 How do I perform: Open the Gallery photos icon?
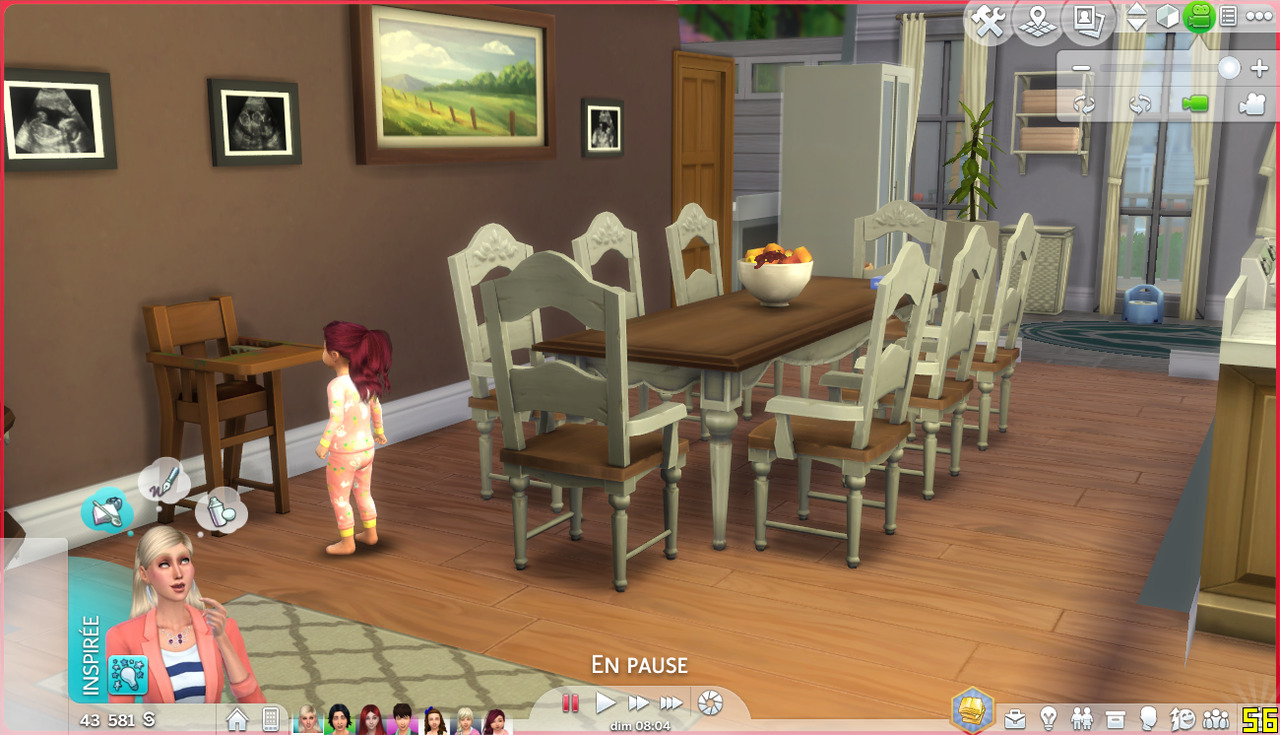click(1086, 20)
